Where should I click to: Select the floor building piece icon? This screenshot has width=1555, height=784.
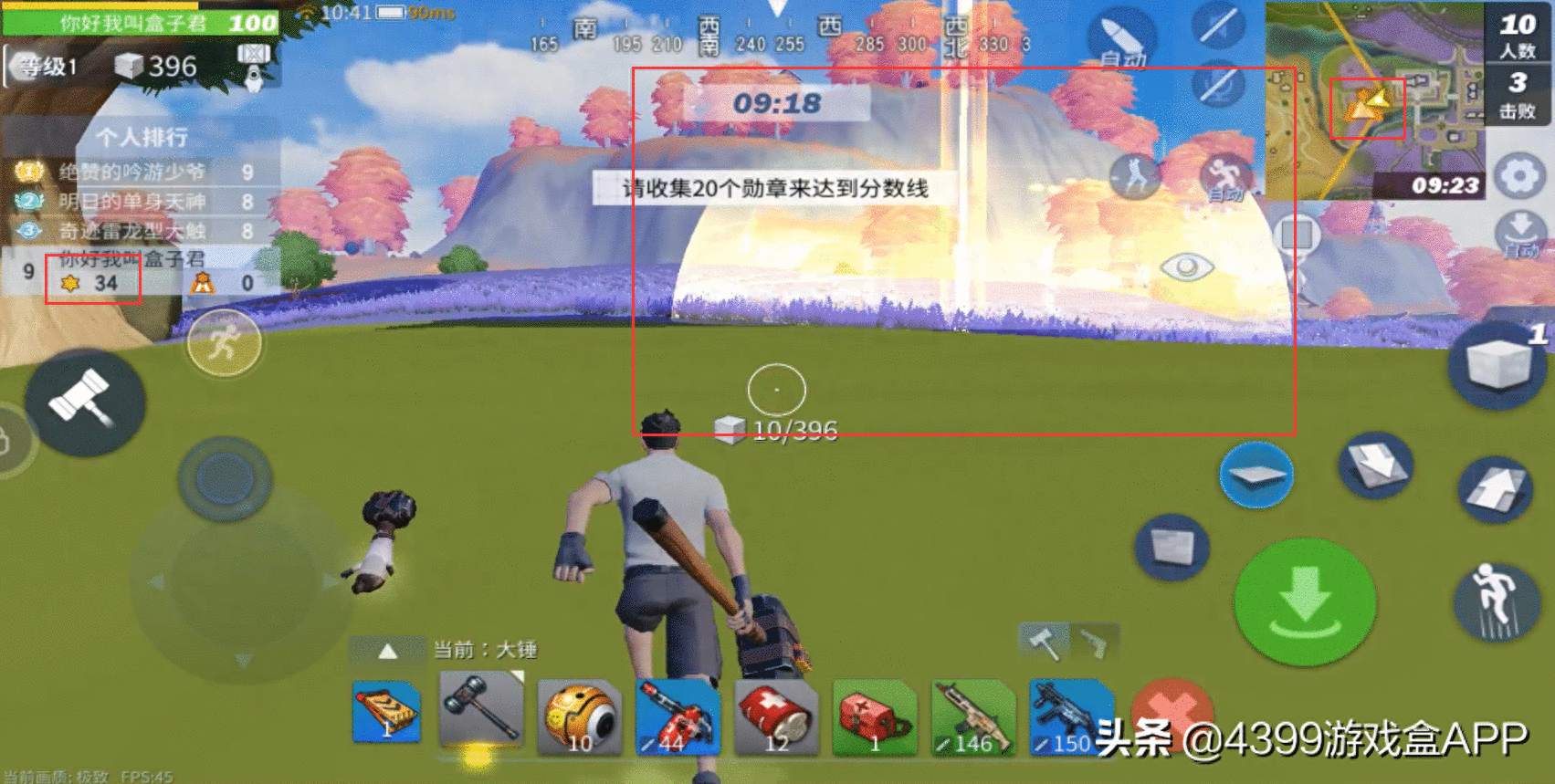pos(1257,473)
